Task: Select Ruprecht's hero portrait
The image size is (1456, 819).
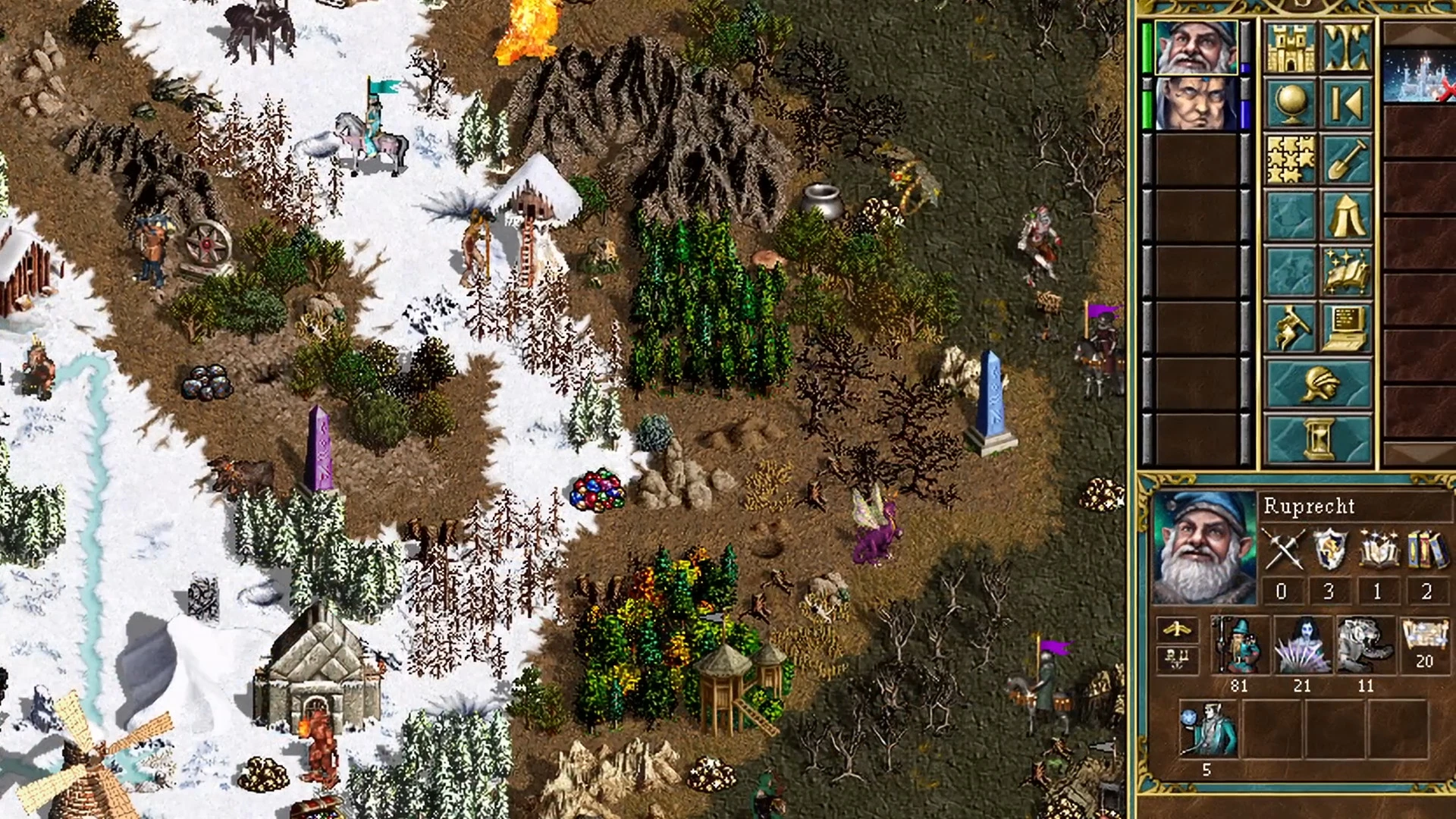Action: coord(1205,548)
